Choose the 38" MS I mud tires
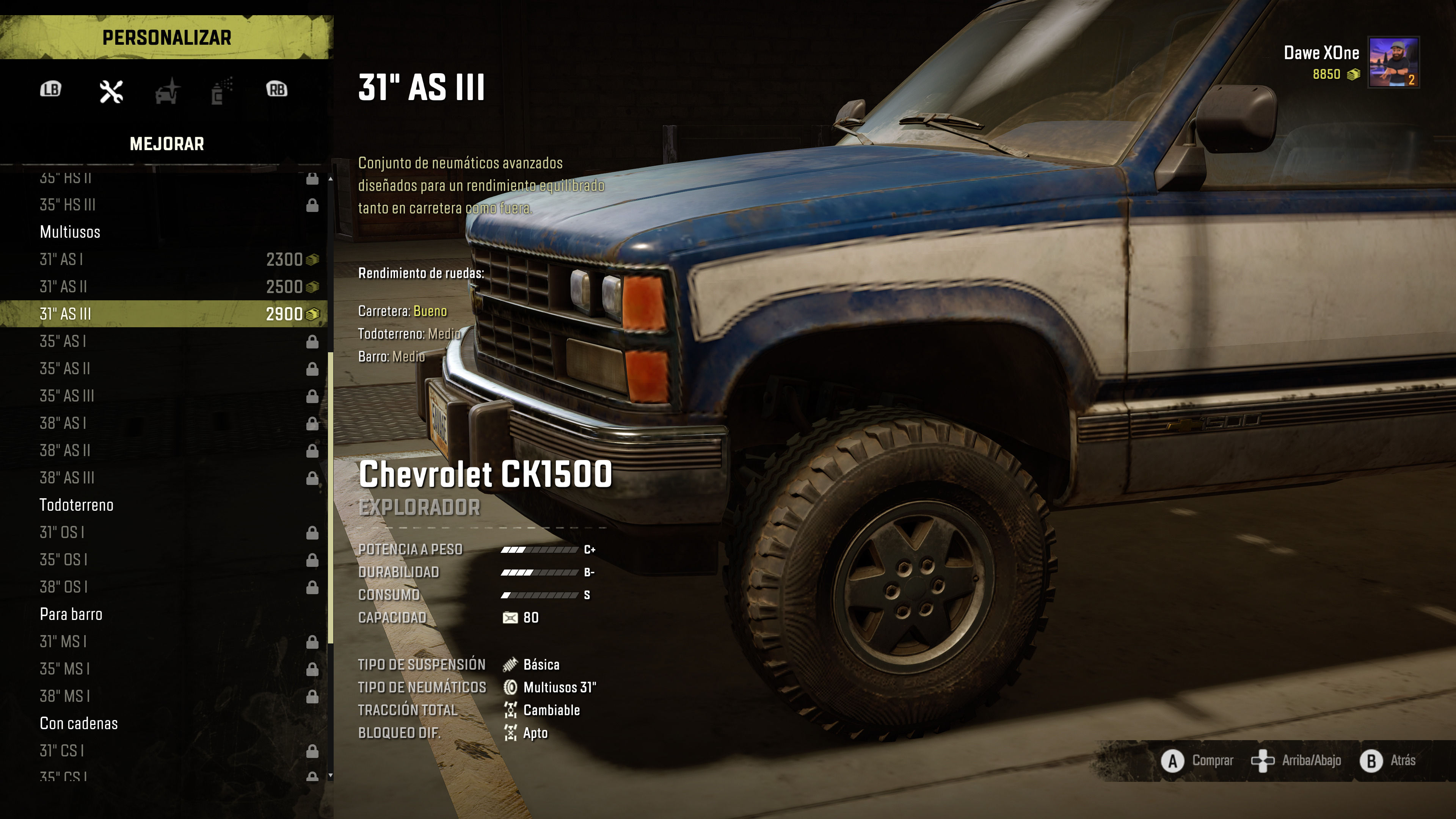The height and width of the screenshot is (819, 1456). point(164,697)
